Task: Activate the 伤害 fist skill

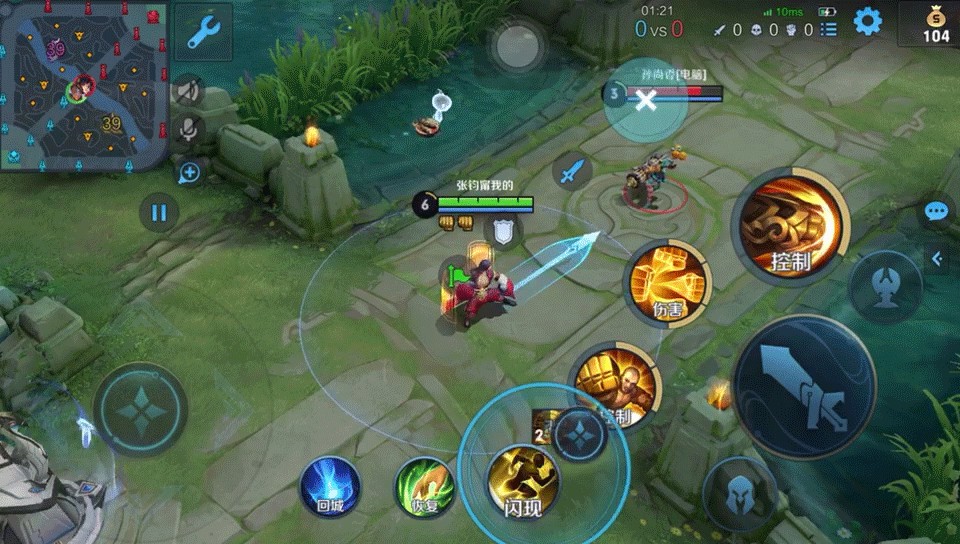Action: [668, 284]
